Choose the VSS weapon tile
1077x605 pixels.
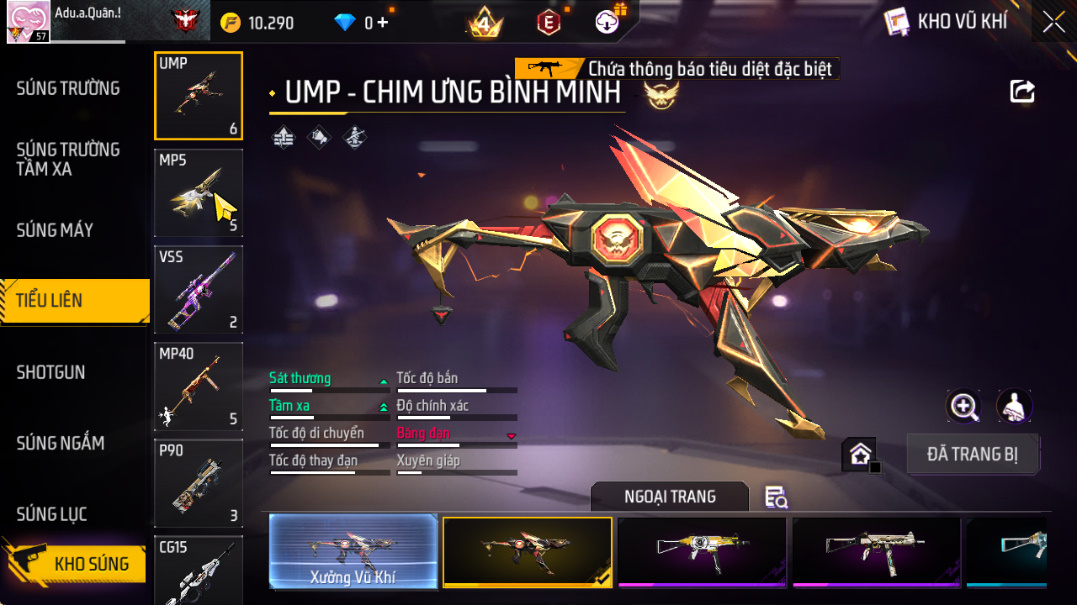point(198,289)
